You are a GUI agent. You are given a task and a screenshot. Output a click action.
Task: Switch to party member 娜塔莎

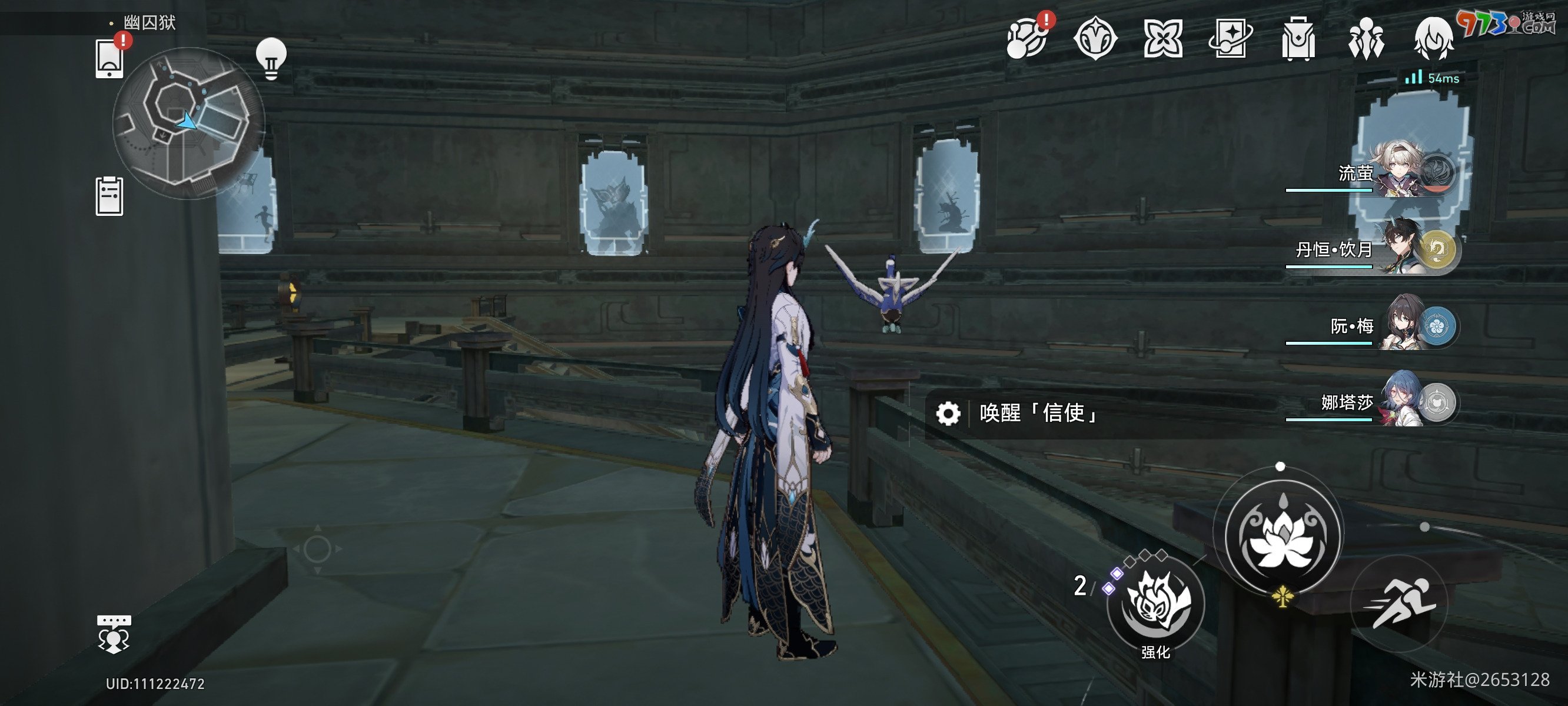click(1400, 402)
